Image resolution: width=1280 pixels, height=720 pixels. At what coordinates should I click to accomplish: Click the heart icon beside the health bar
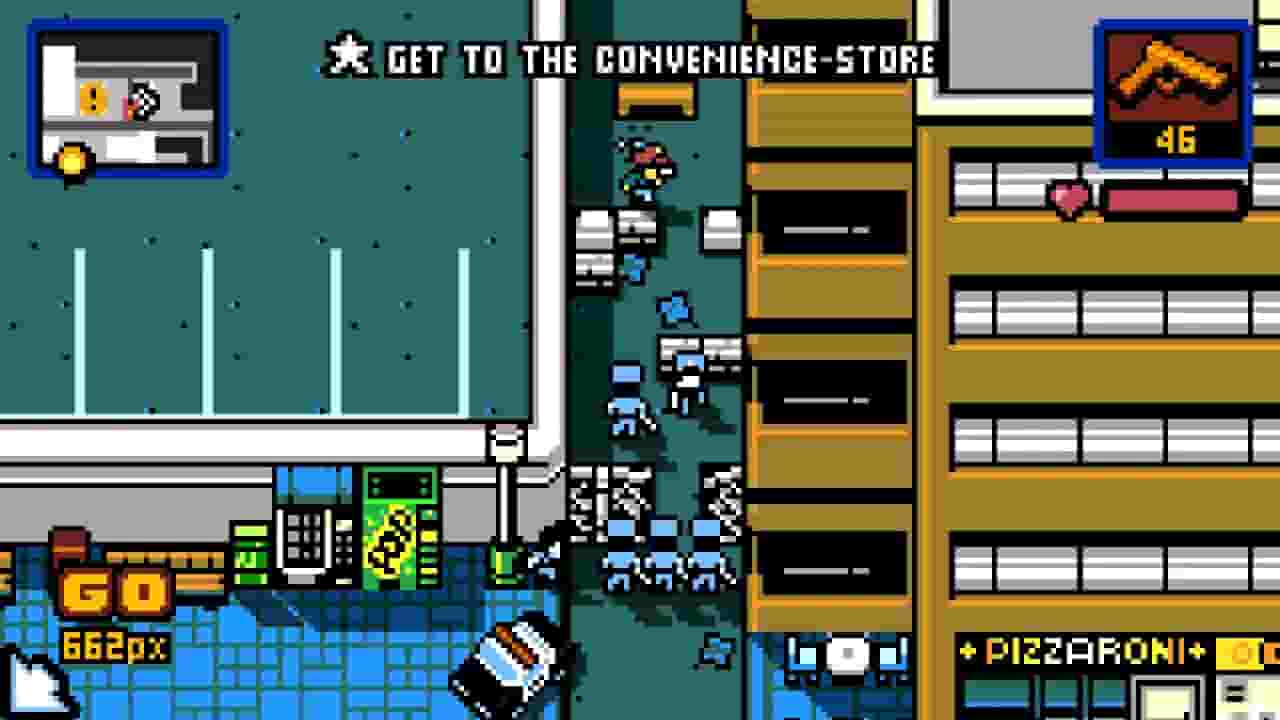coord(1068,197)
